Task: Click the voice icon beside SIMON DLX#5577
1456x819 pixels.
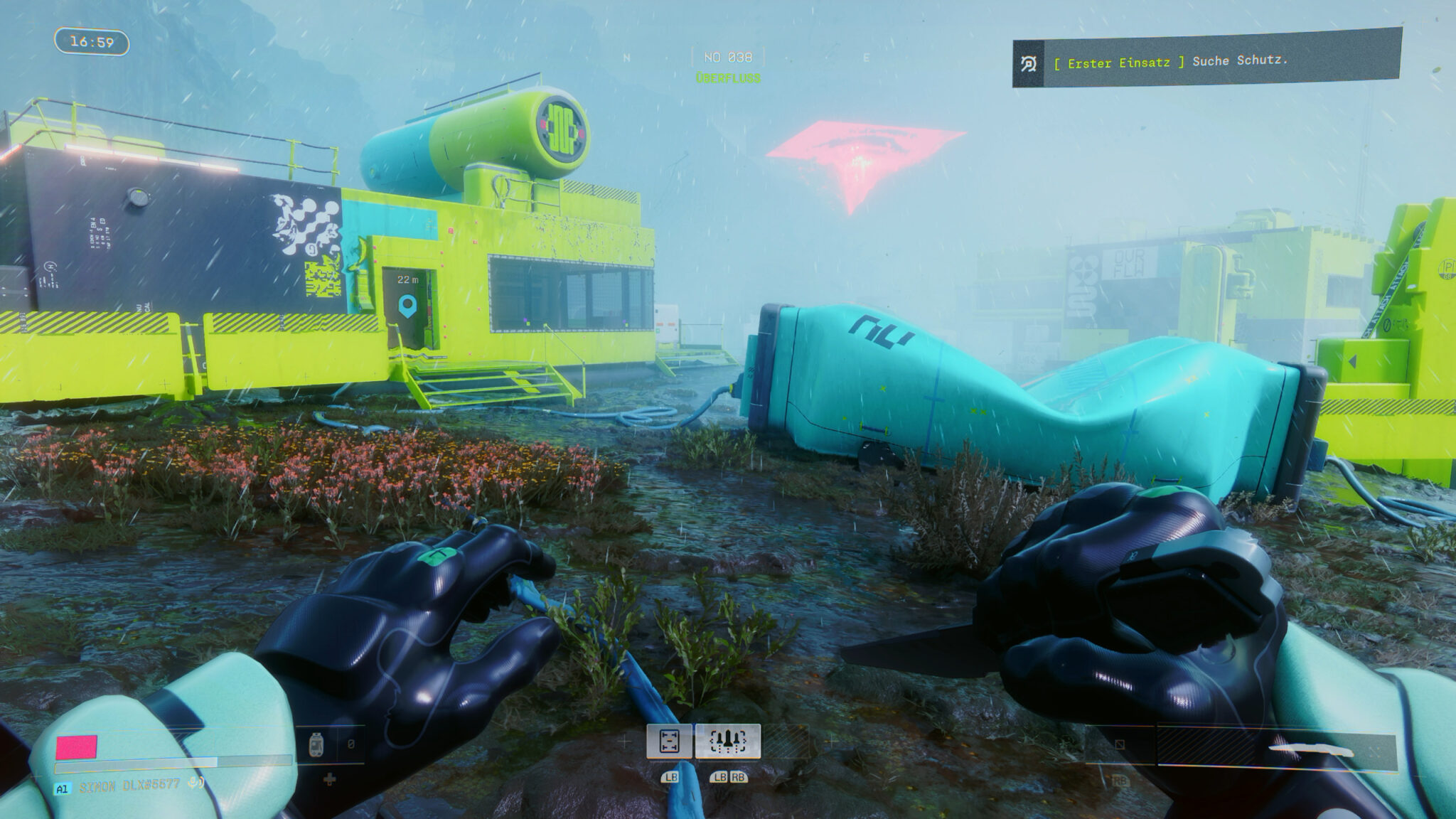Action: point(197,783)
